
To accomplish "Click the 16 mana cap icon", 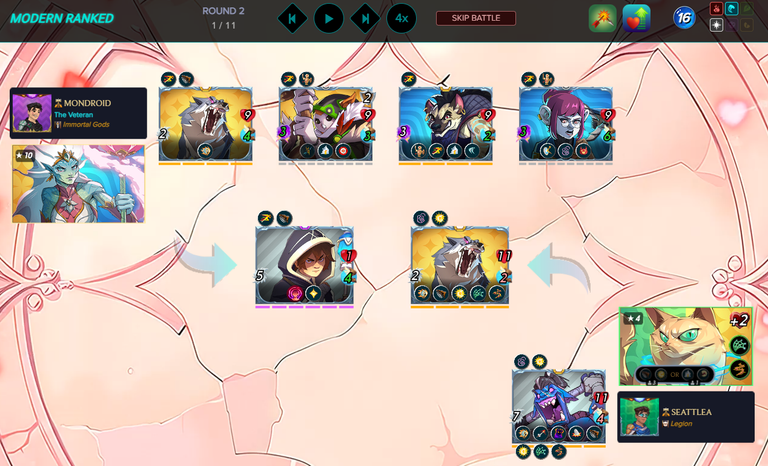I will [684, 18].
